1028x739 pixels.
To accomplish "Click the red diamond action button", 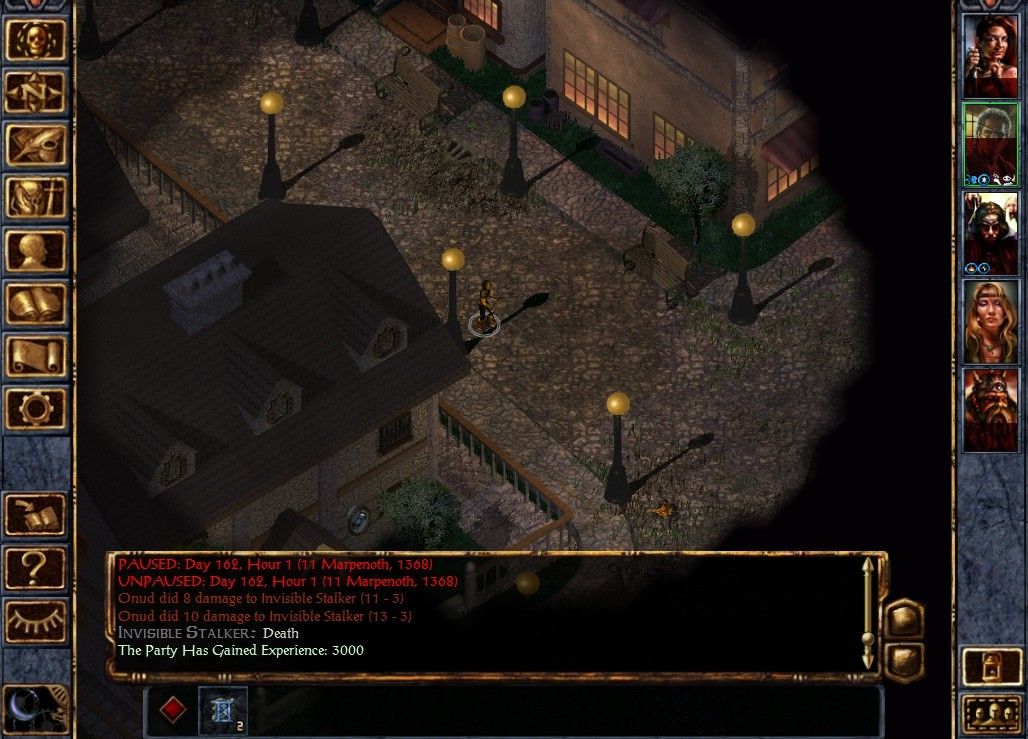I will click(x=173, y=709).
